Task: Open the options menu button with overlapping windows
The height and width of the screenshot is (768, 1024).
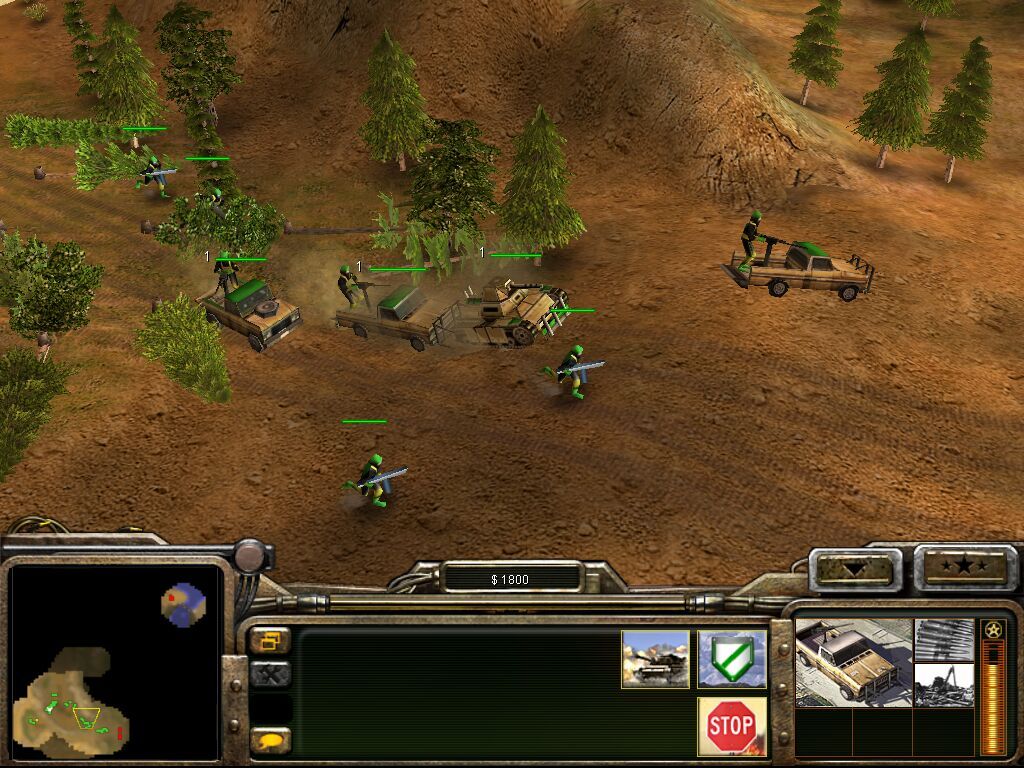Action: coord(270,640)
